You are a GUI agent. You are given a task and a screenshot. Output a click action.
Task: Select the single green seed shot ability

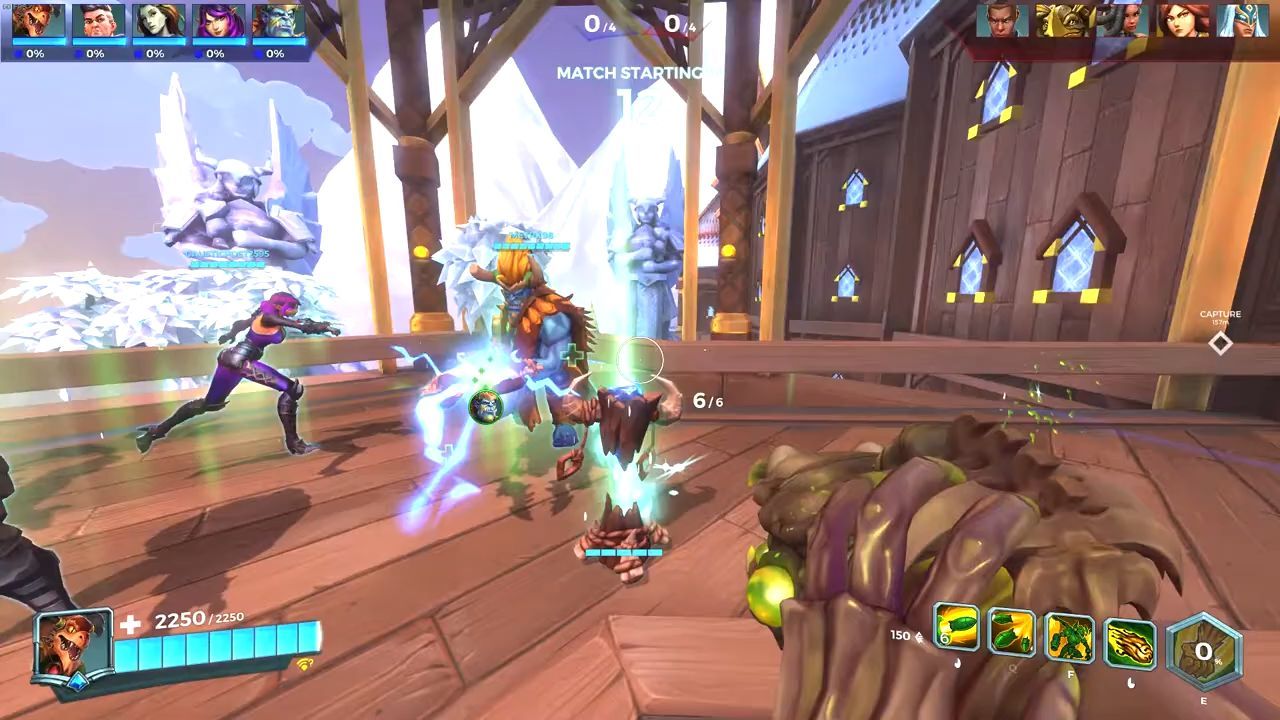[956, 630]
